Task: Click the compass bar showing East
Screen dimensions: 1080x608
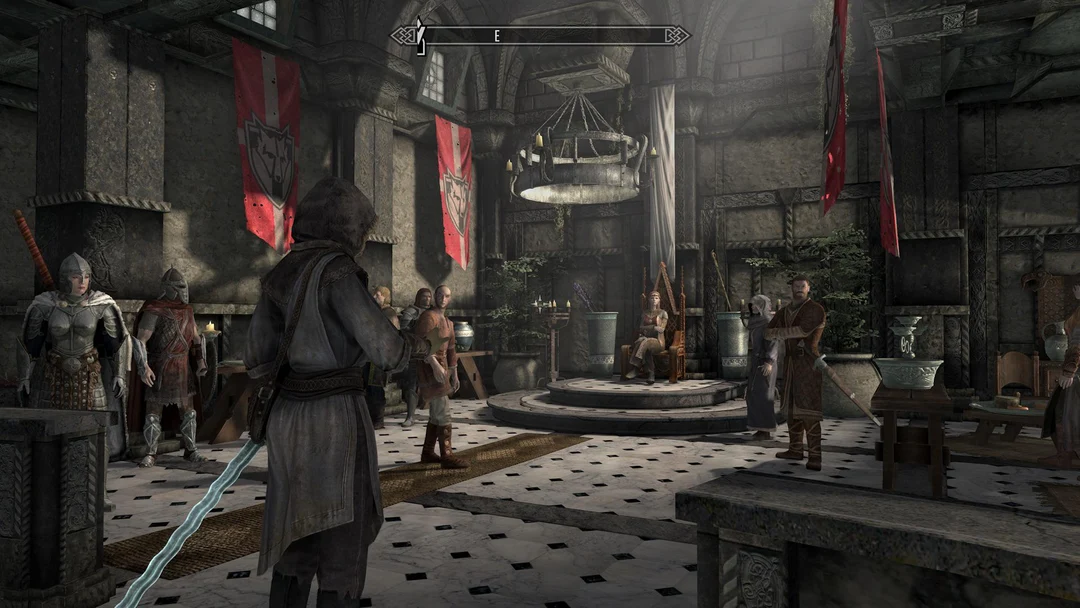Action: coord(540,36)
